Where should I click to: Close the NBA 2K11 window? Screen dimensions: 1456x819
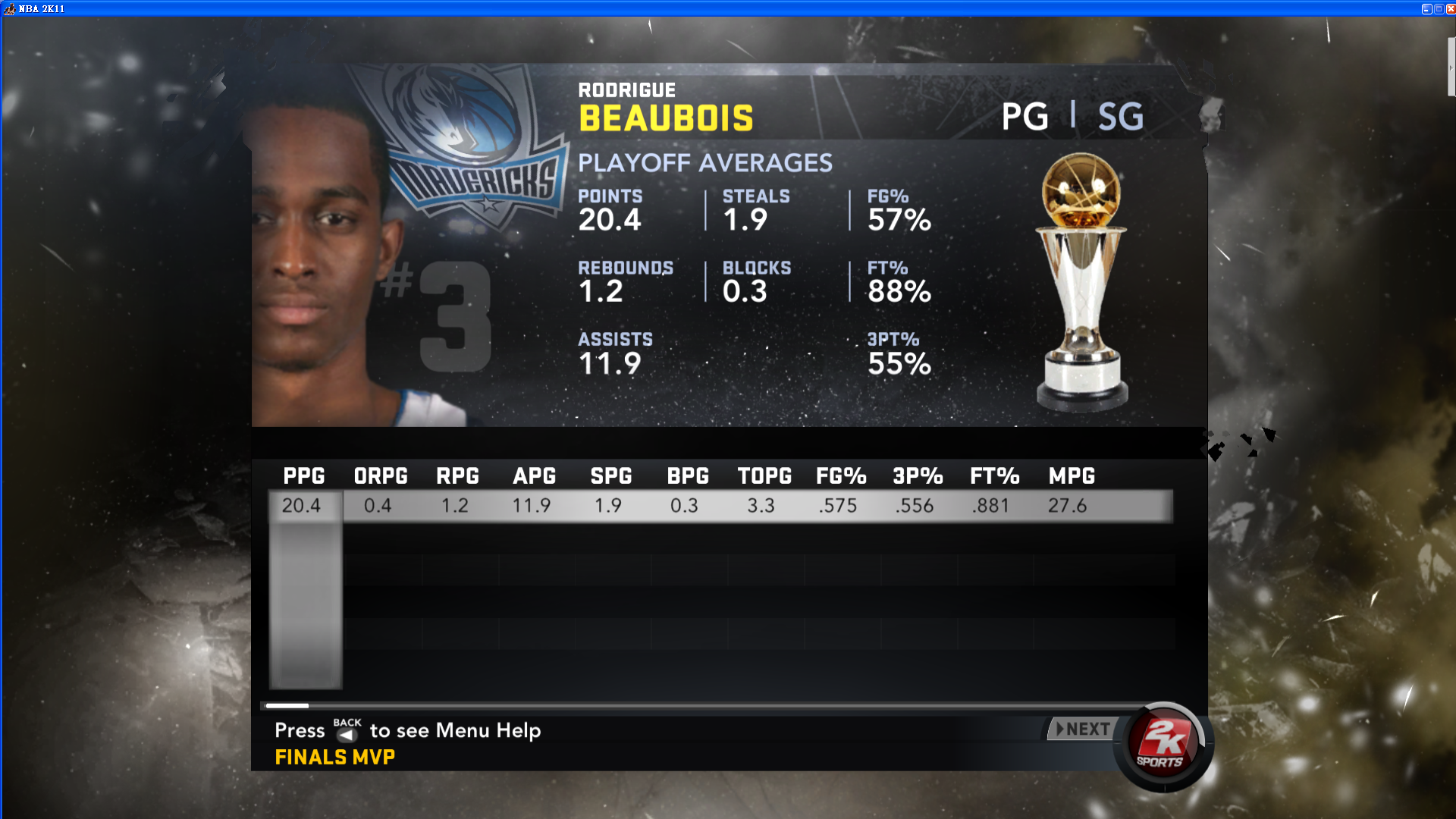(1450, 9)
